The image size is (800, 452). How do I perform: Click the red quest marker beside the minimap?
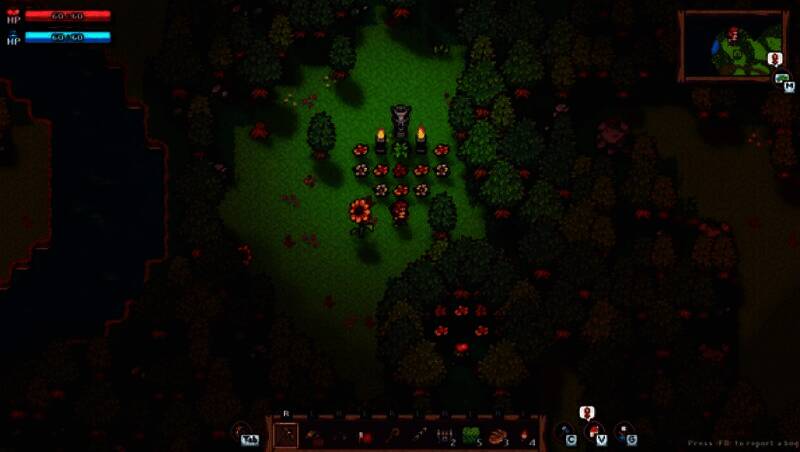coord(774,59)
